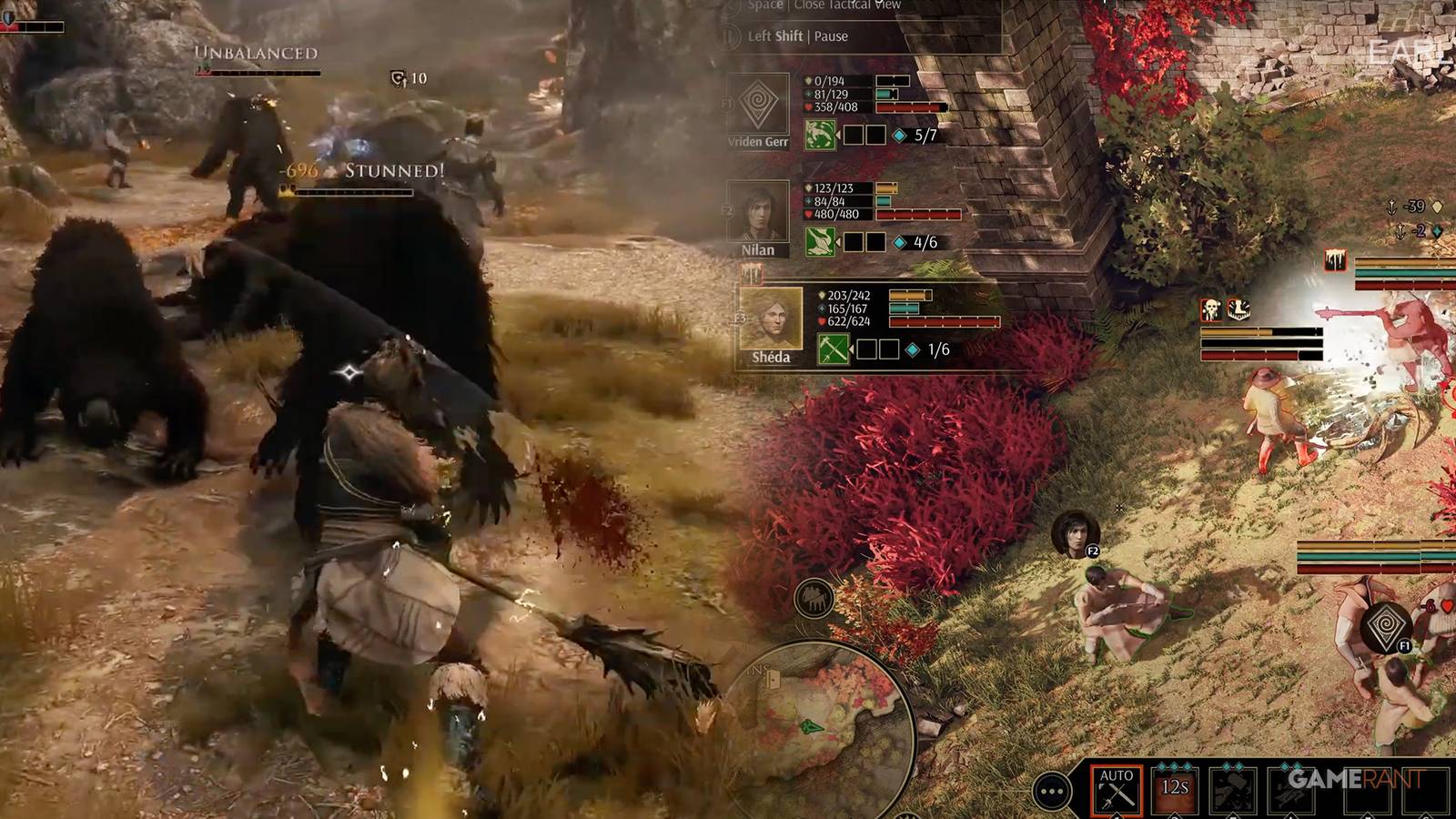Click Vriden Gerr's red health bar

pos(910,107)
